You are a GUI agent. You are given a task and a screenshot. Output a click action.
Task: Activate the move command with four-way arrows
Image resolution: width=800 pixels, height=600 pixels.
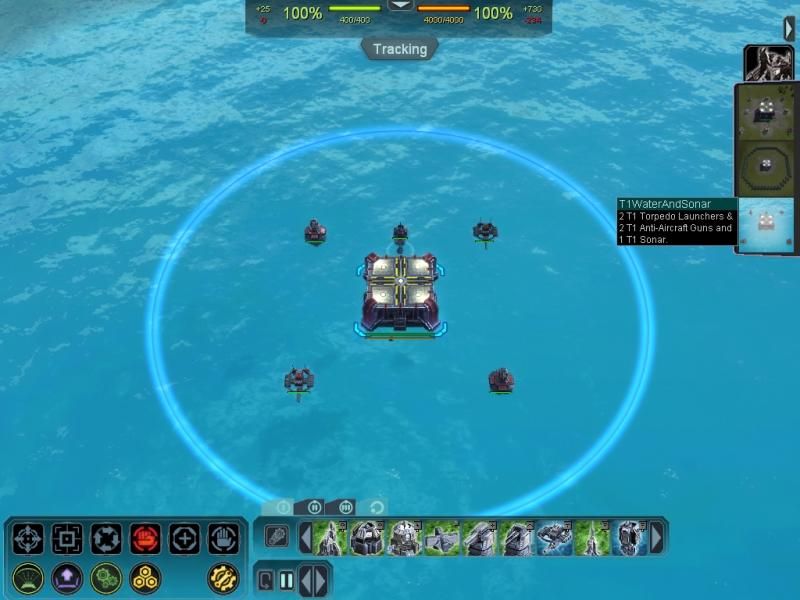click(x=28, y=539)
